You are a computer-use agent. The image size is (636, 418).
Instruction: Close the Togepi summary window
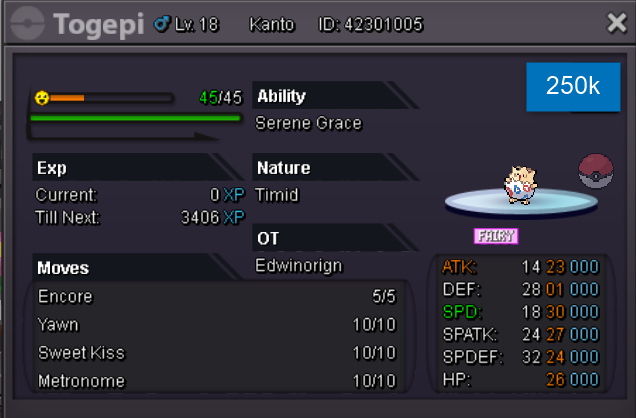(x=616, y=23)
